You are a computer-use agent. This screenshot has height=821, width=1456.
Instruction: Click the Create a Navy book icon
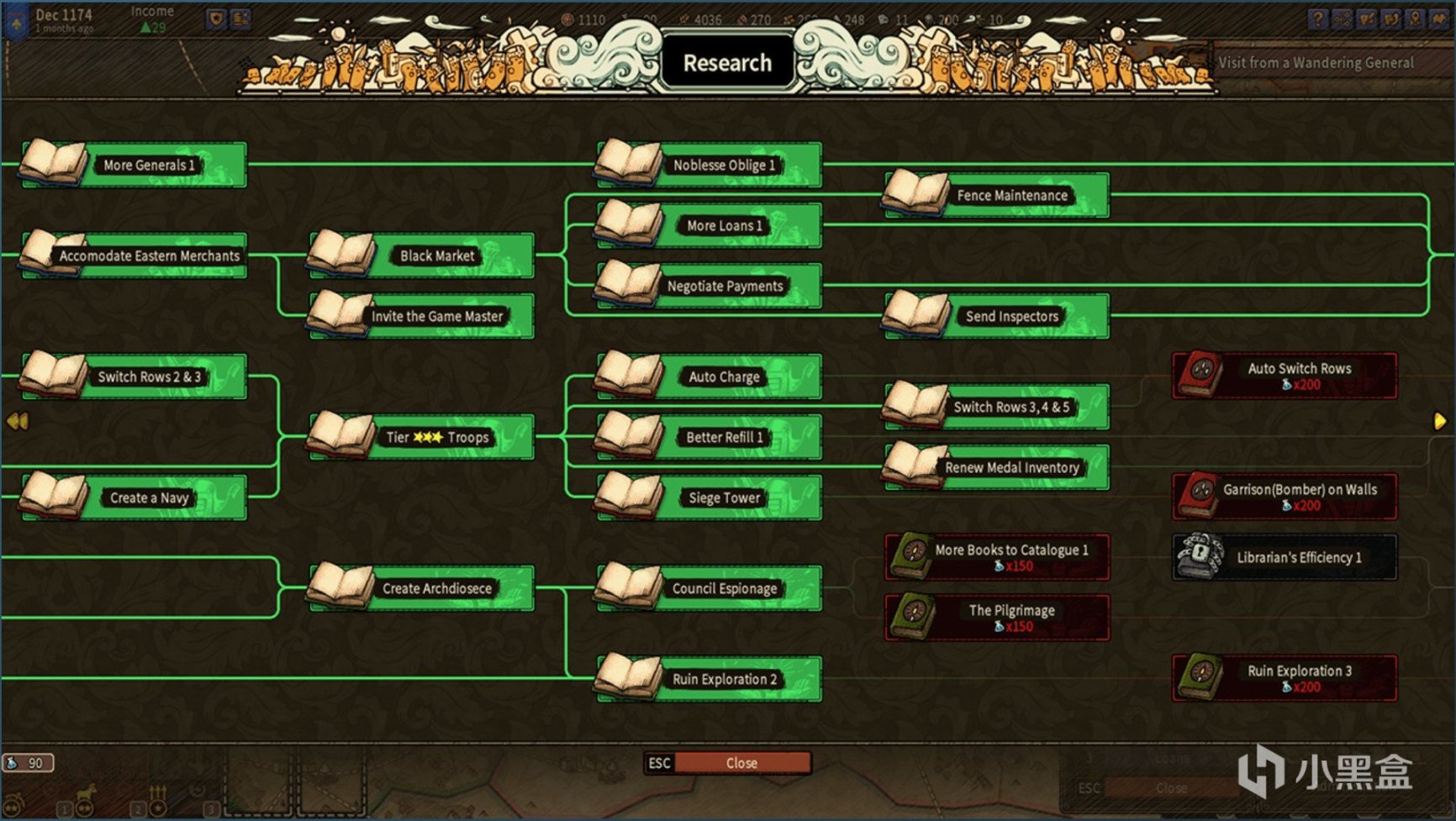[52, 496]
